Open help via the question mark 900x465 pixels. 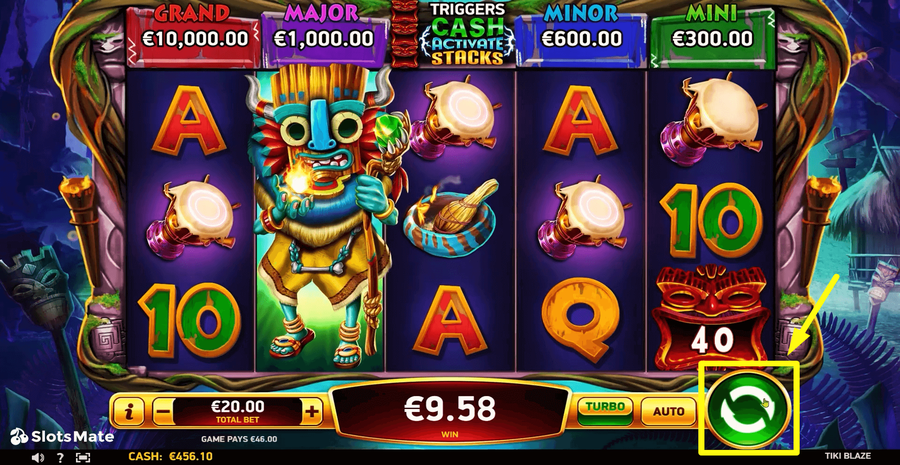[60, 457]
